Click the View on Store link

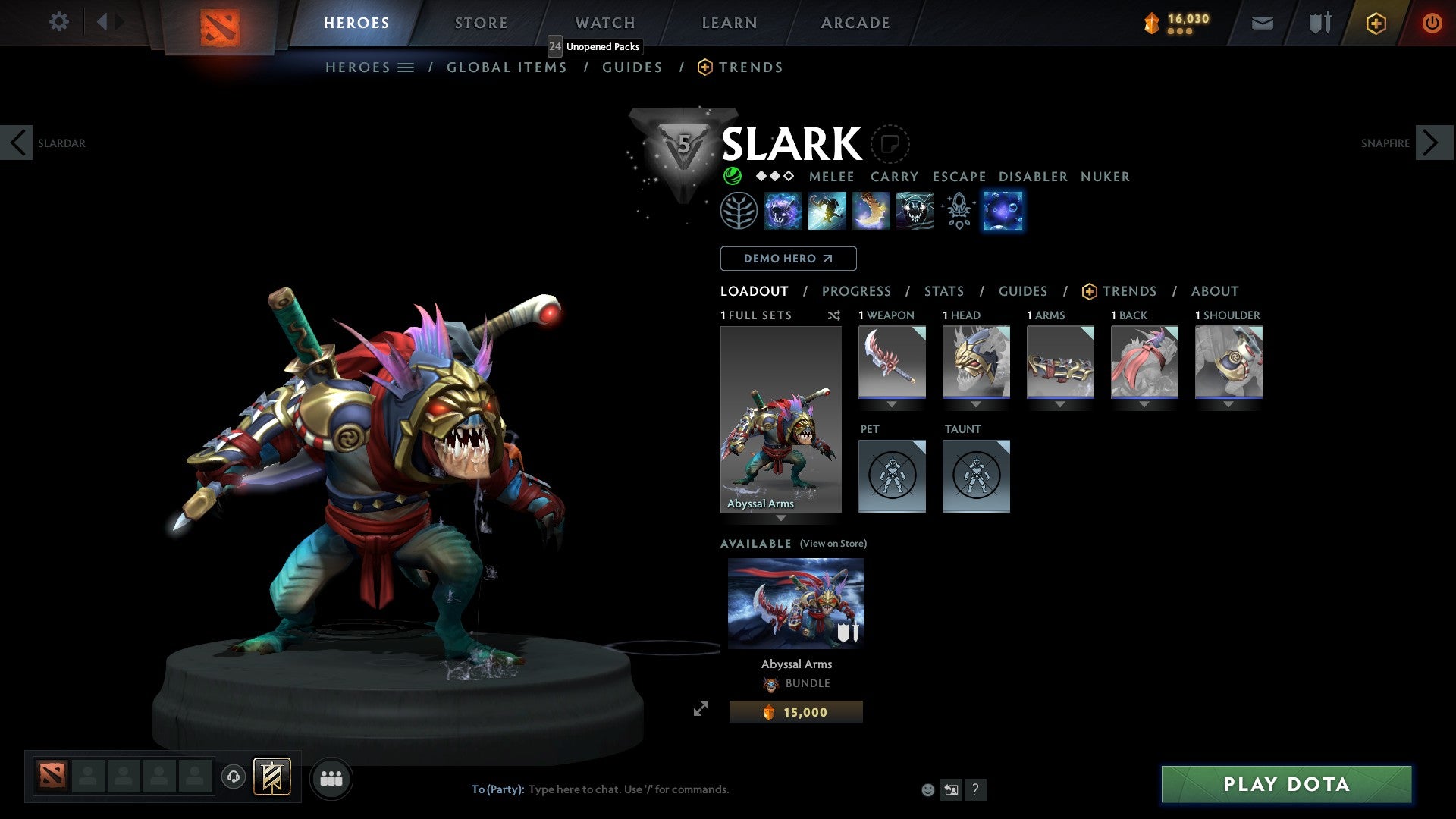(833, 544)
